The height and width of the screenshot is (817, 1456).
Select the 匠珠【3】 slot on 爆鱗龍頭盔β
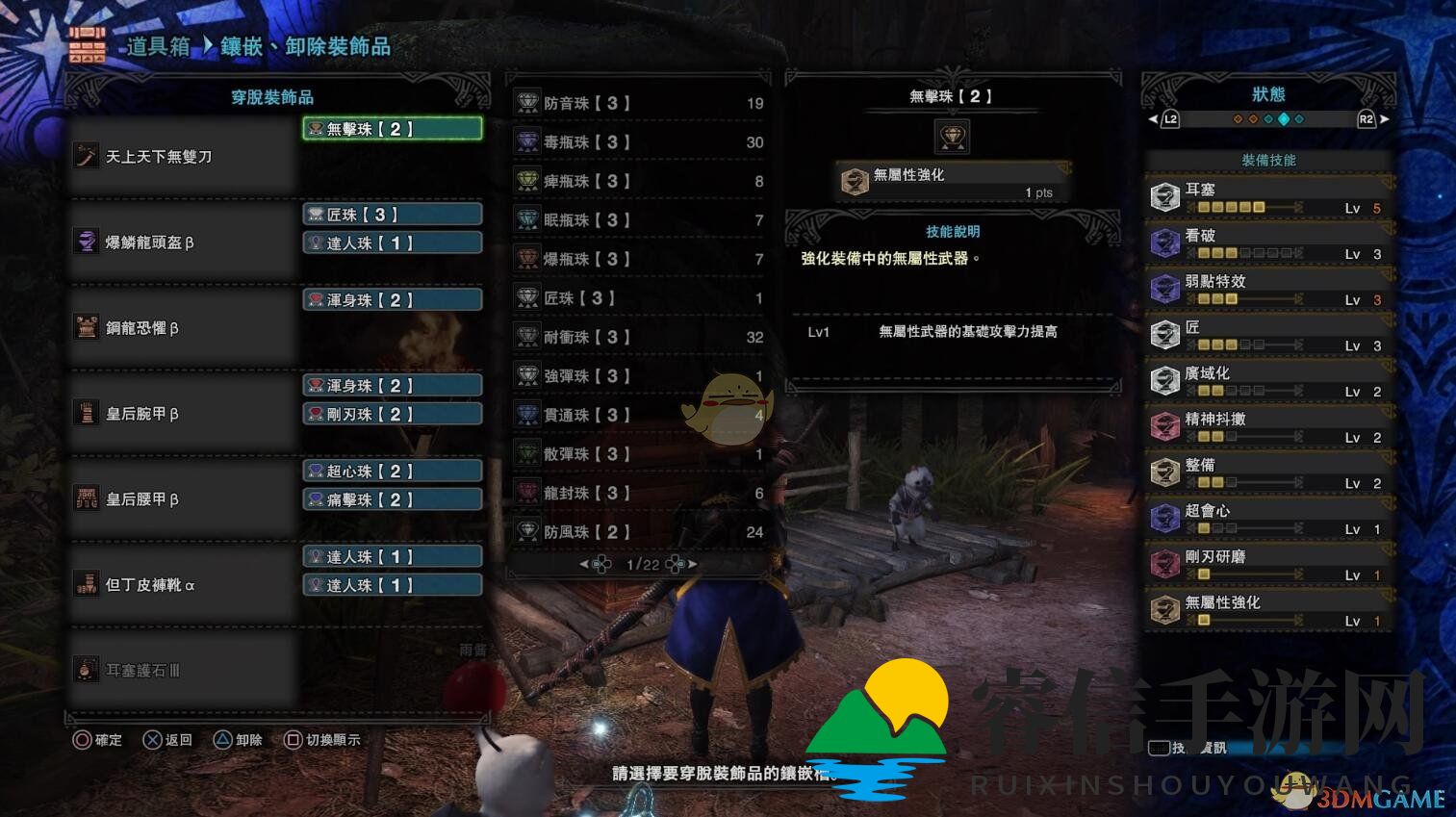click(x=393, y=215)
